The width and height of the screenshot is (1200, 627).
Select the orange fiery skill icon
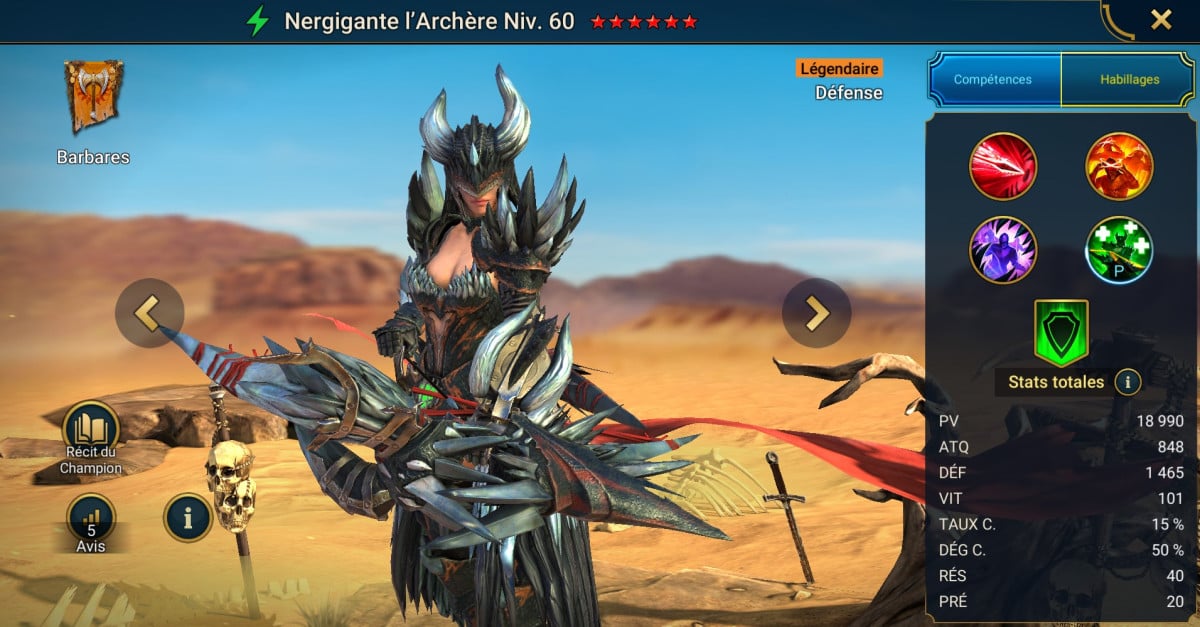click(x=1120, y=166)
